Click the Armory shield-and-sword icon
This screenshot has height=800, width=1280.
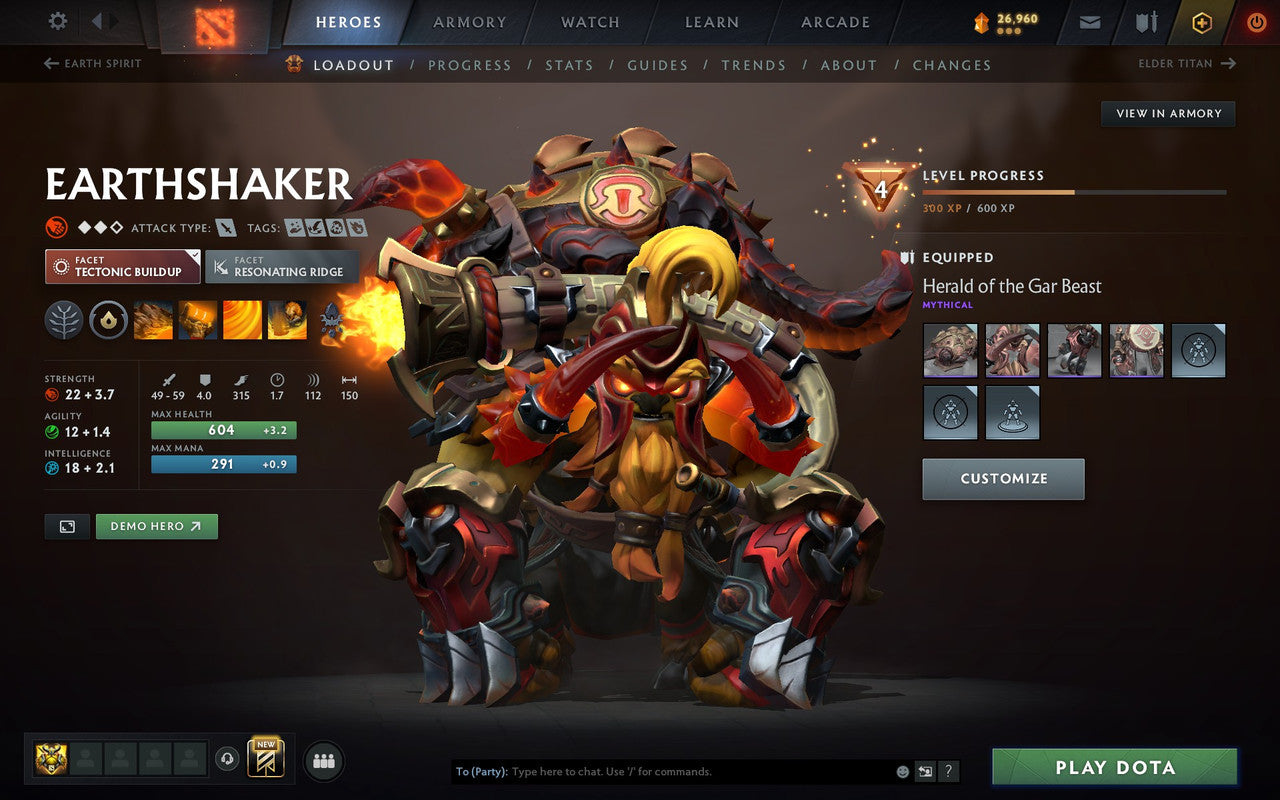pyautogui.click(x=1145, y=21)
